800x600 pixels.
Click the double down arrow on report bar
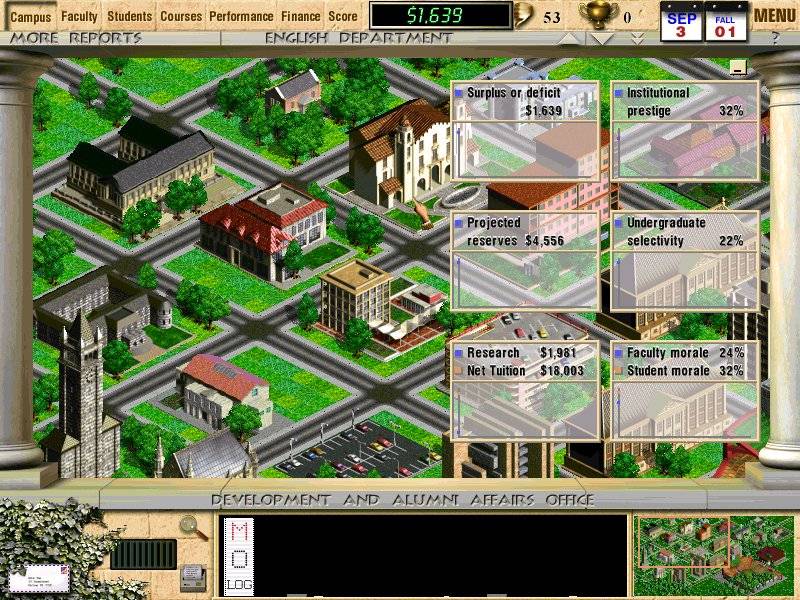(637, 39)
